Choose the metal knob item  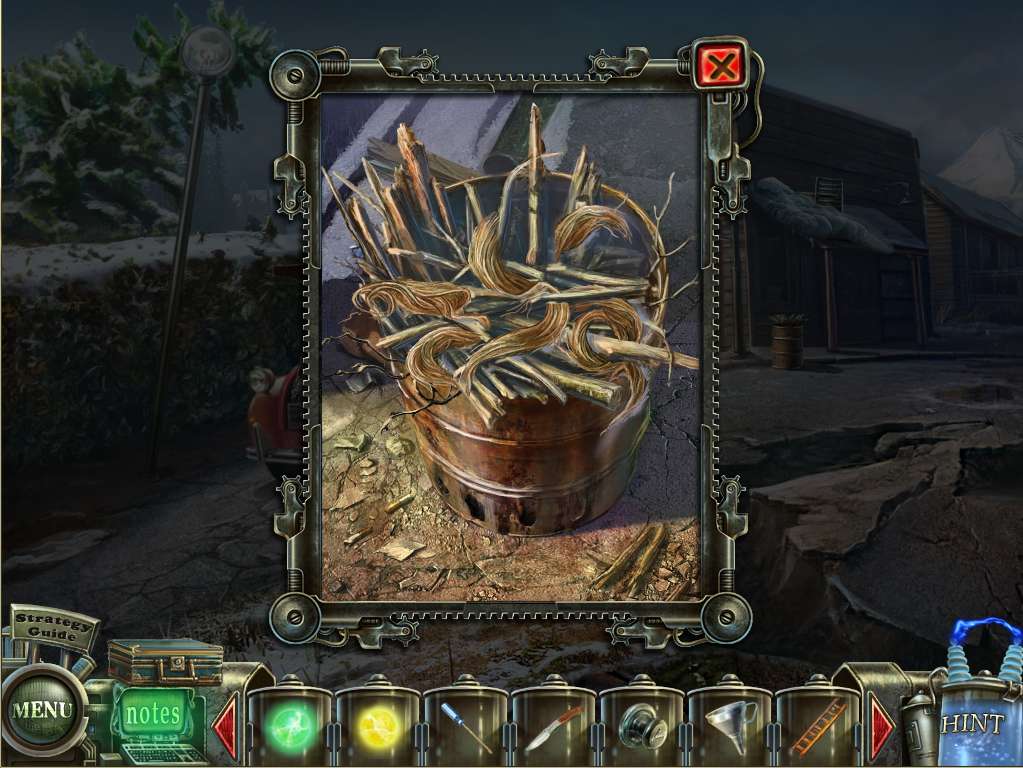[641, 727]
